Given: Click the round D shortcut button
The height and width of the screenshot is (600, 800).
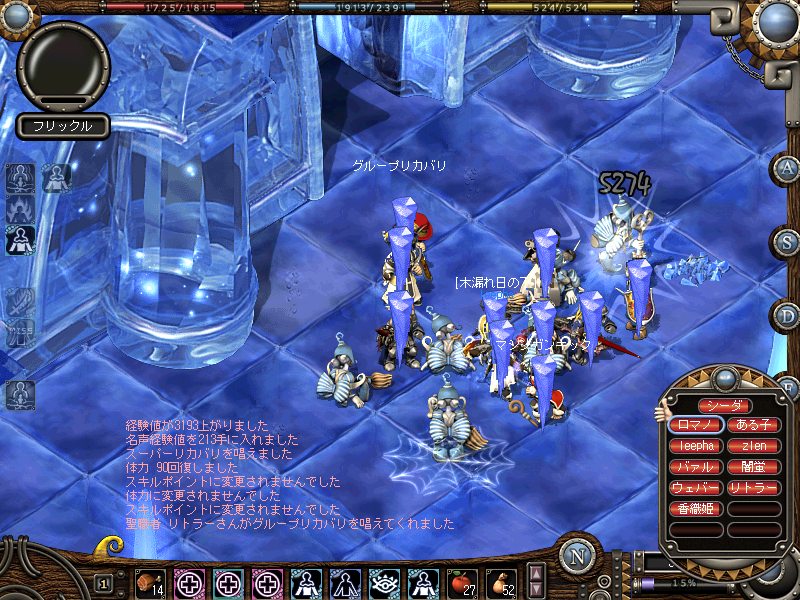Looking at the screenshot, I should tap(786, 316).
